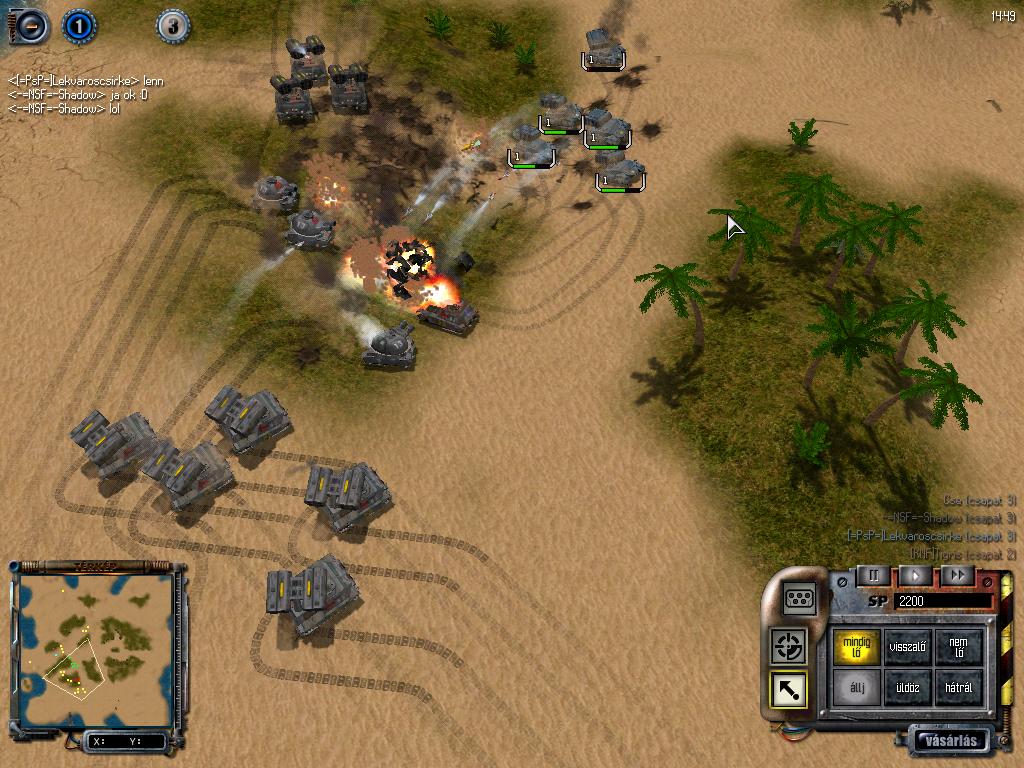
Task: Select control group 1 badge
Action: pyautogui.click(x=79, y=25)
